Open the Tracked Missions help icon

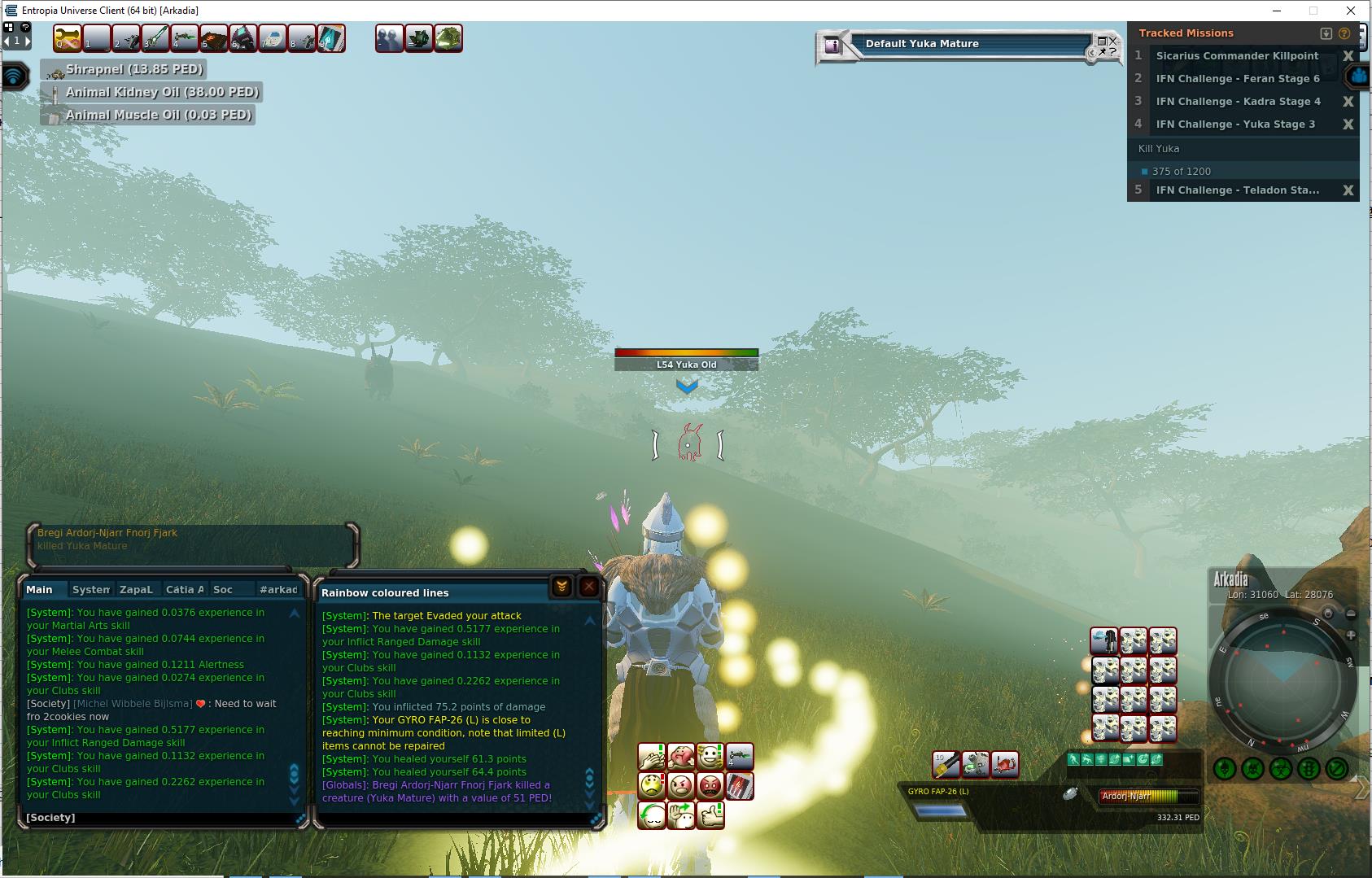(x=1344, y=33)
